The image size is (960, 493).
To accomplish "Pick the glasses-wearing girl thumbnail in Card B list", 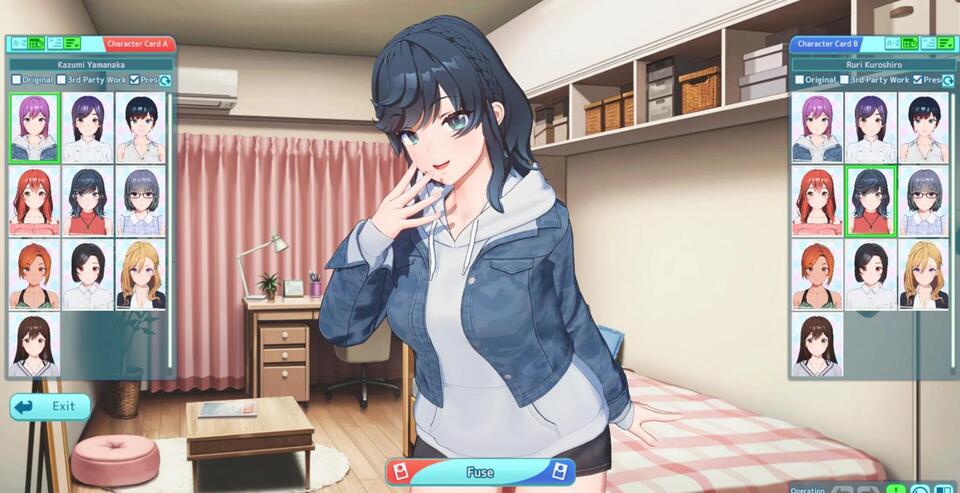I will click(924, 200).
